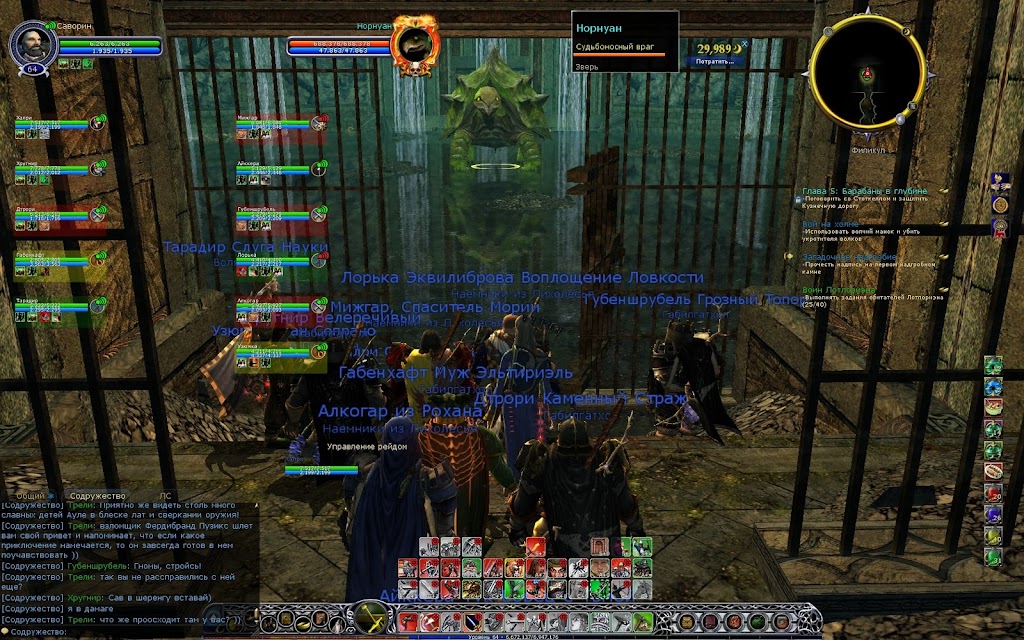Select quest Глава 5: Барабаны в глубине
The height and width of the screenshot is (640, 1024).
pyautogui.click(x=877, y=190)
